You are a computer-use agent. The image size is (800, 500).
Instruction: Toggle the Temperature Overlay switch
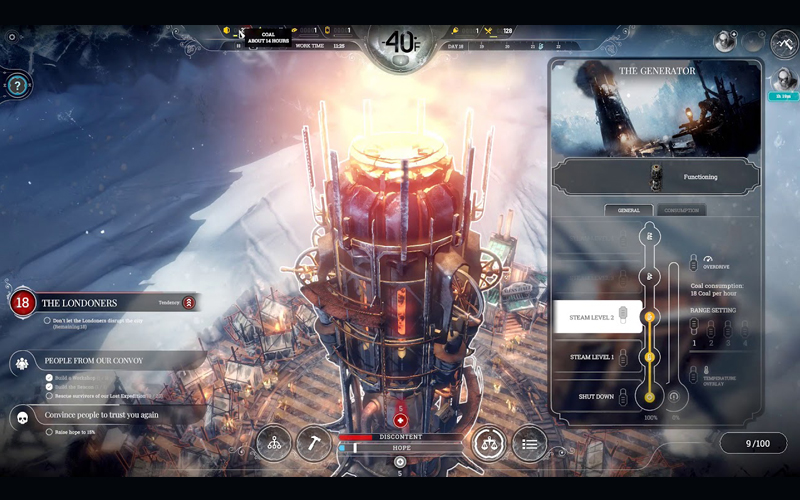[695, 377]
